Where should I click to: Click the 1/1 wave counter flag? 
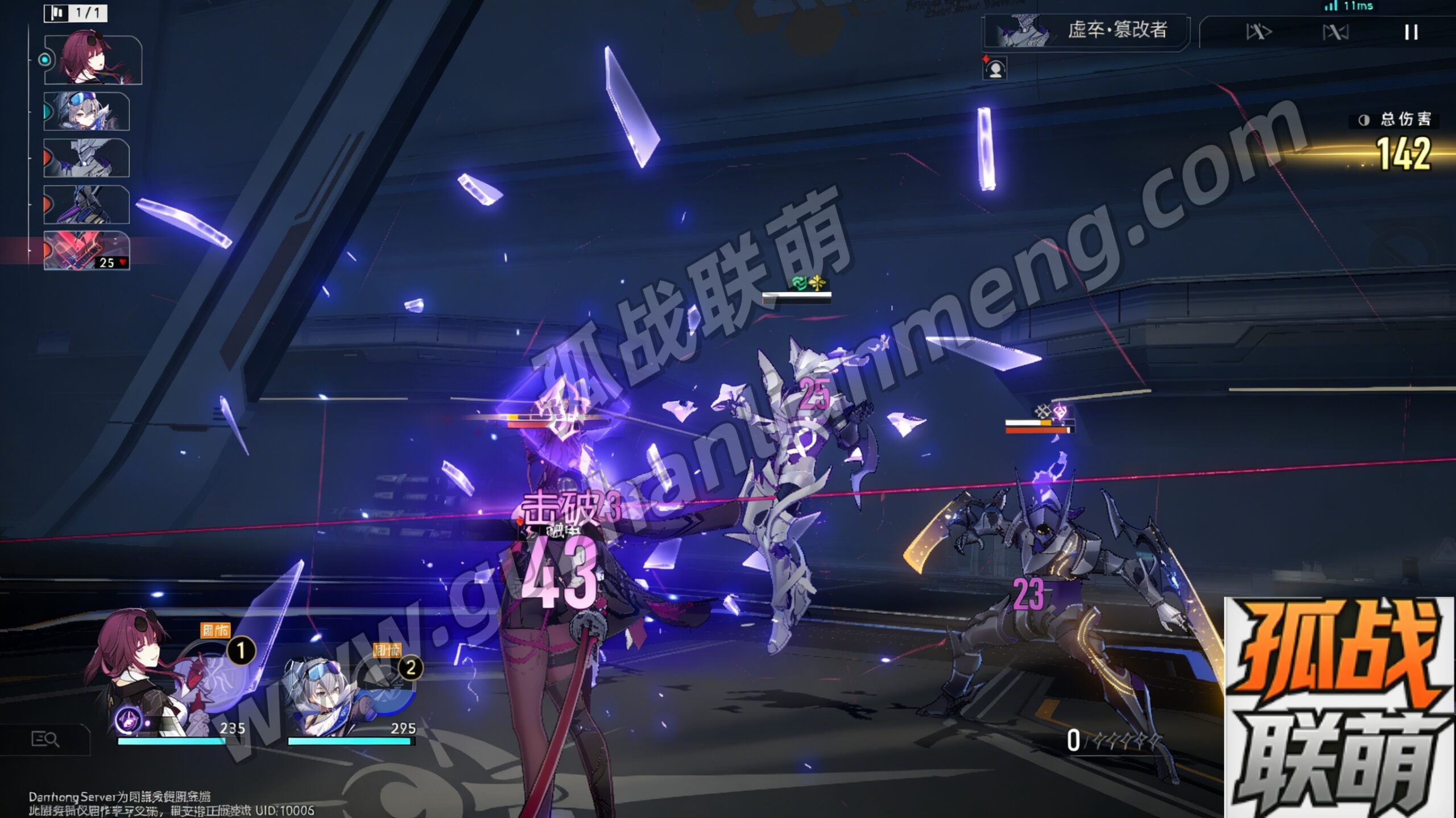76,13
